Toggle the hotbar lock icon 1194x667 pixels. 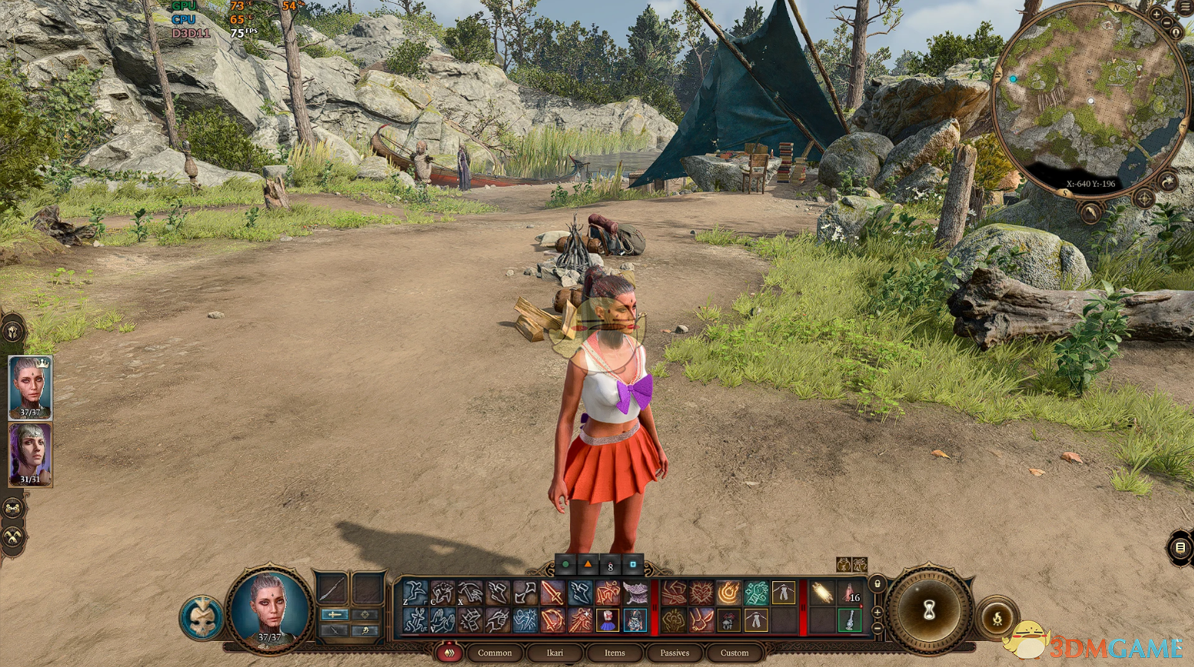pyautogui.click(x=877, y=584)
